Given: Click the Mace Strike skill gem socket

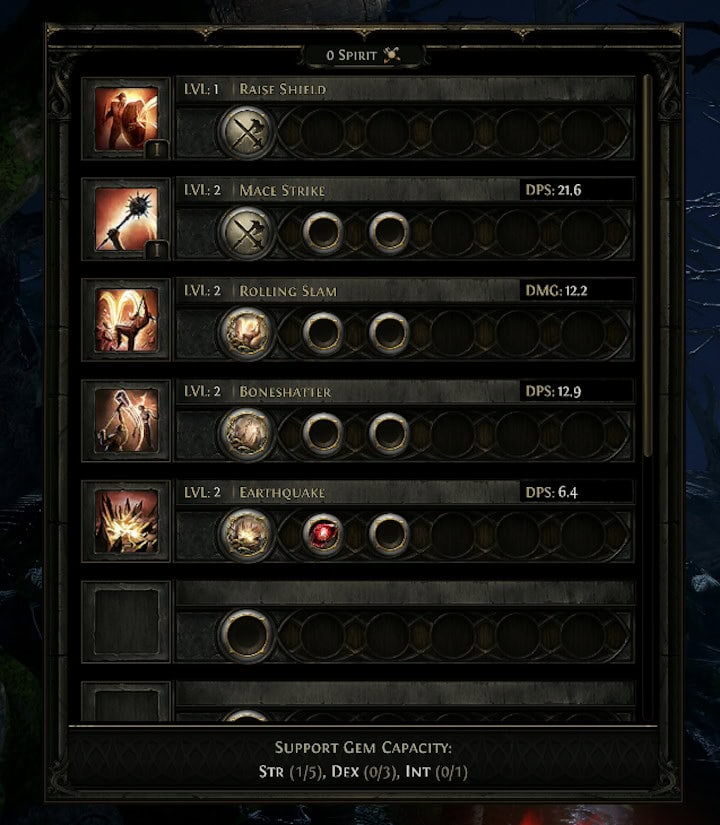Looking at the screenshot, I should 246,231.
